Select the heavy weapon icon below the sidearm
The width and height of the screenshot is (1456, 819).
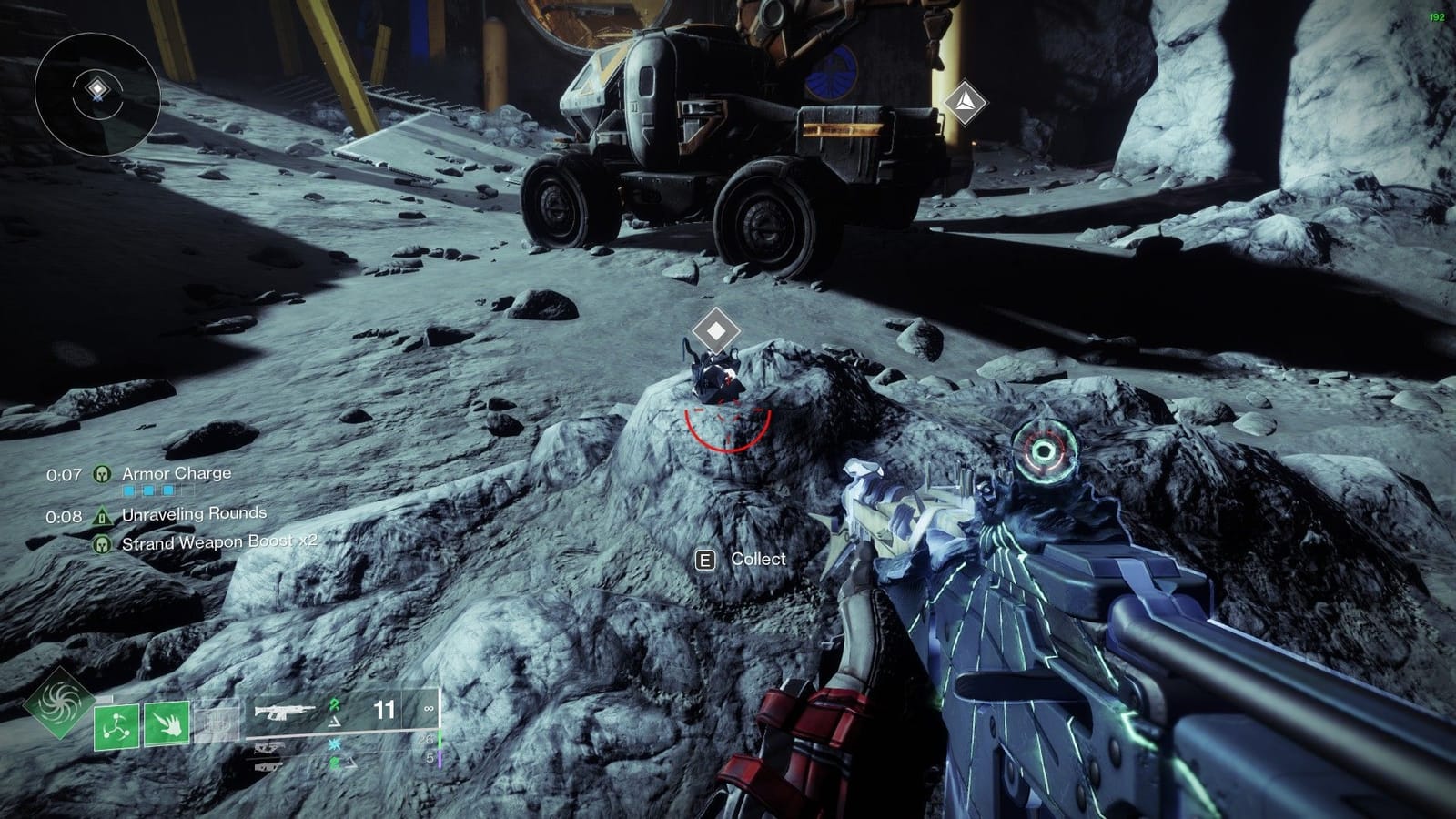[x=268, y=767]
